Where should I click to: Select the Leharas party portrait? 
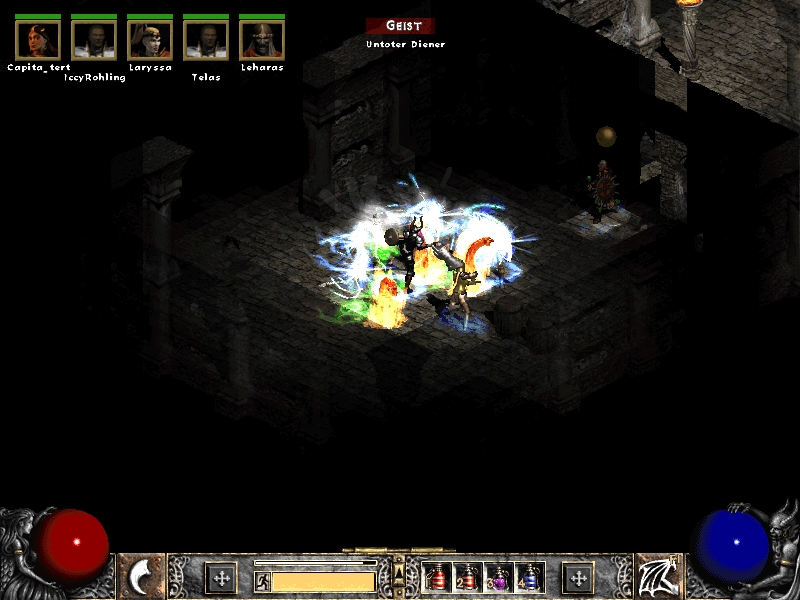tap(262, 39)
